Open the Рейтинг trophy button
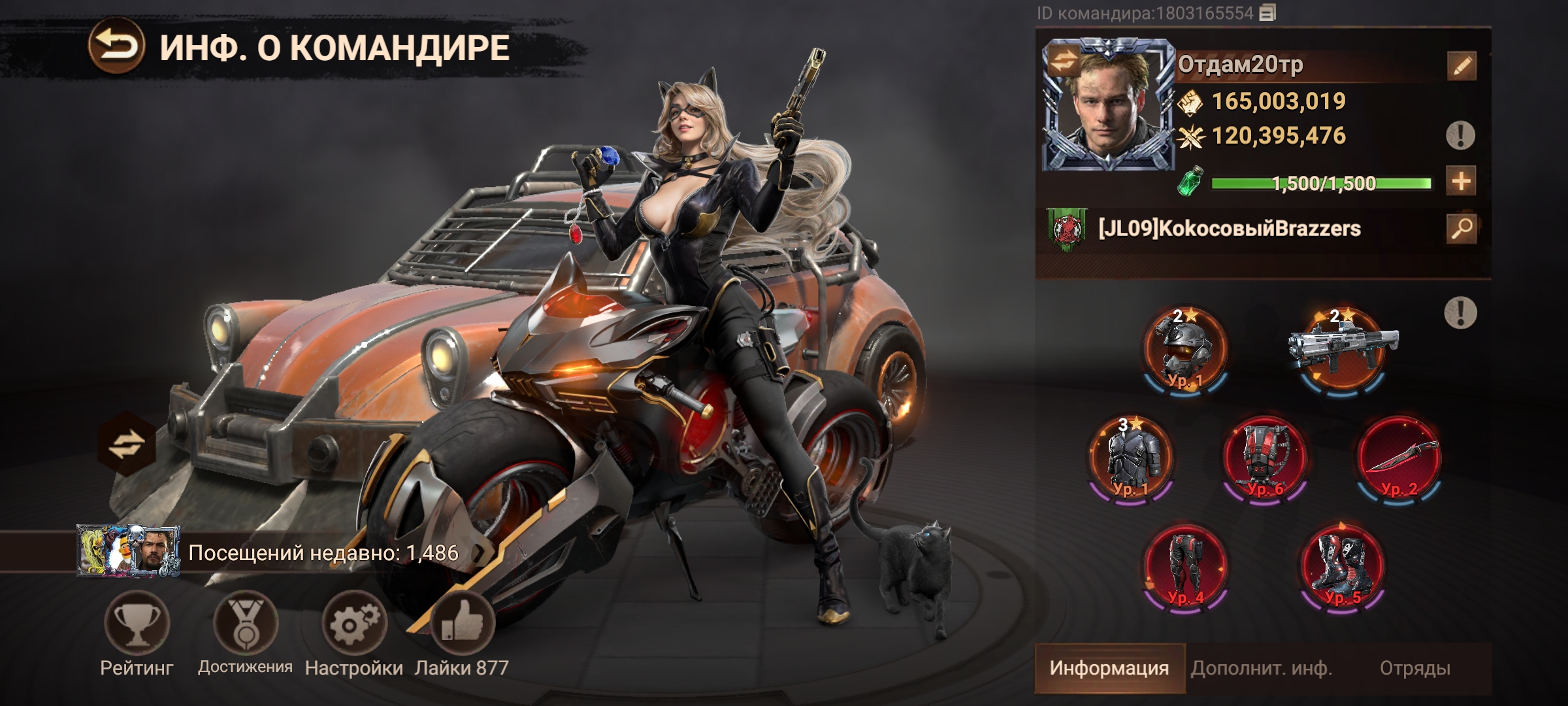The height and width of the screenshot is (706, 1568). pyautogui.click(x=137, y=623)
